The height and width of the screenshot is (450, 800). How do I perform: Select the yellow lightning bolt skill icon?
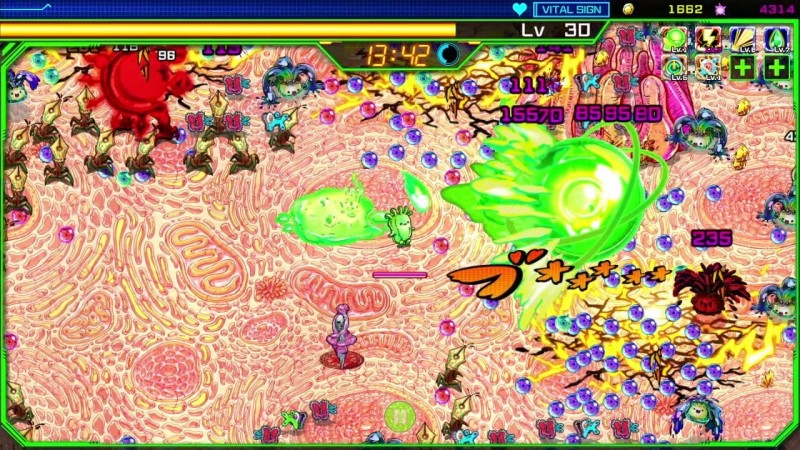[709, 39]
